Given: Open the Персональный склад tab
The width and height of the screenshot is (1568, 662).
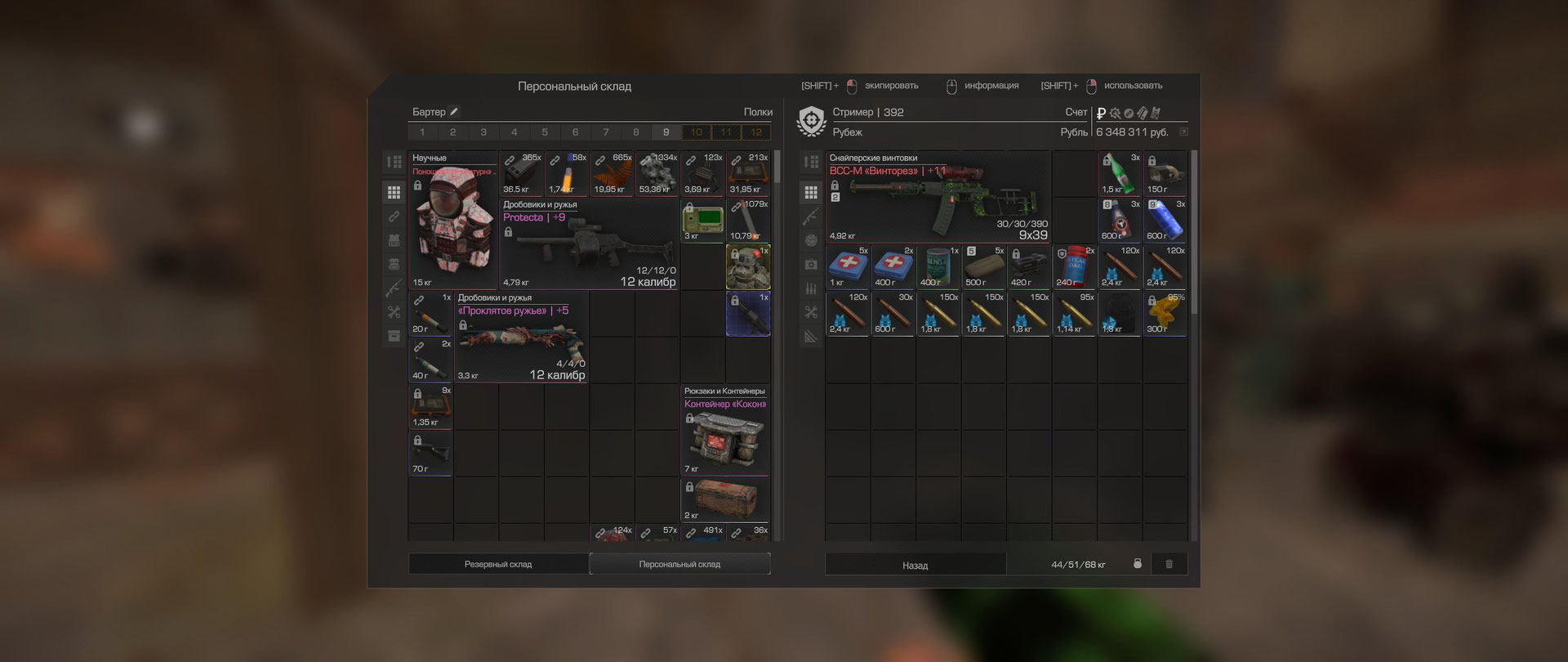Looking at the screenshot, I should (x=679, y=564).
